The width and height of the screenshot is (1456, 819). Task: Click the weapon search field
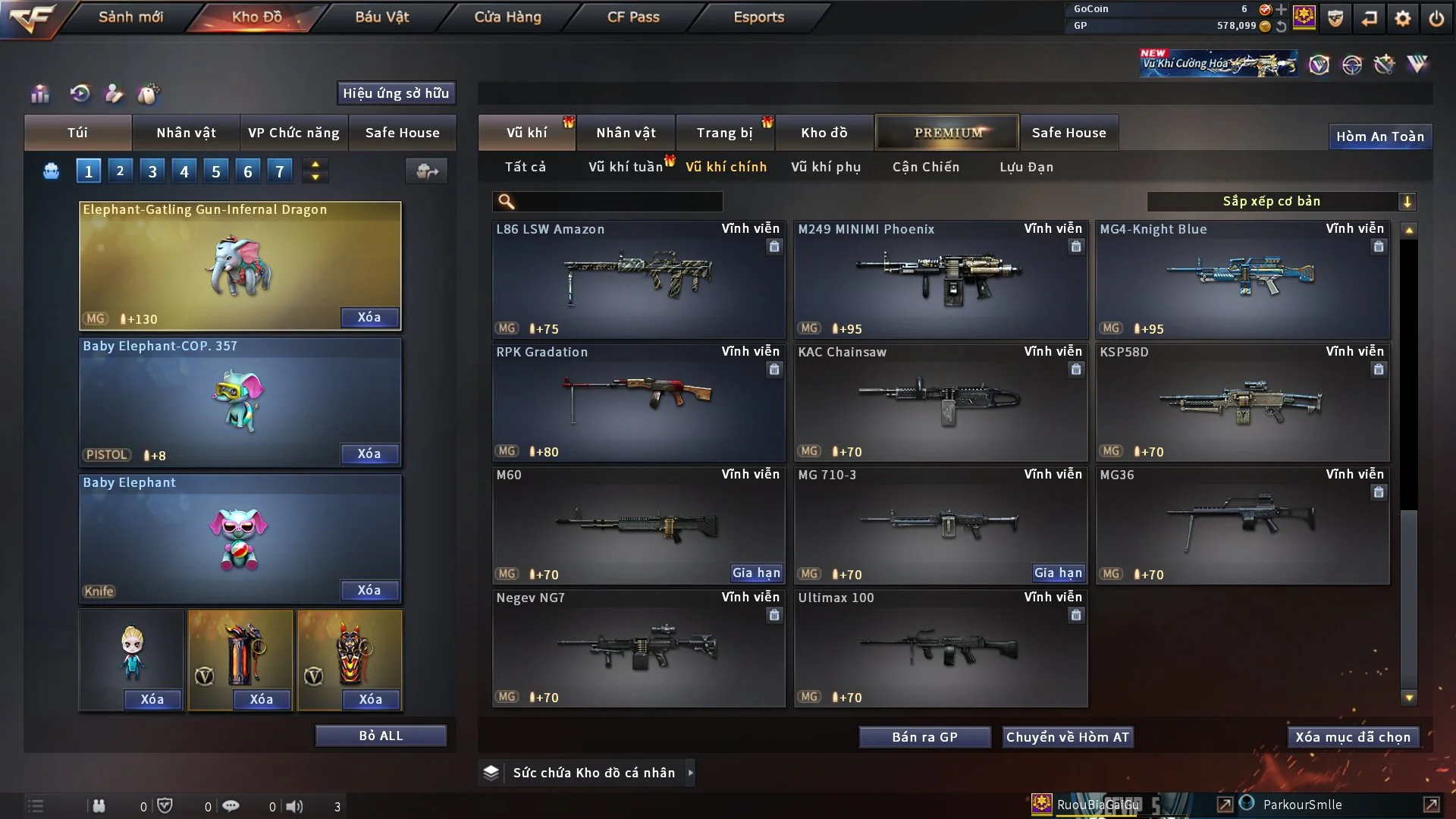click(x=618, y=201)
